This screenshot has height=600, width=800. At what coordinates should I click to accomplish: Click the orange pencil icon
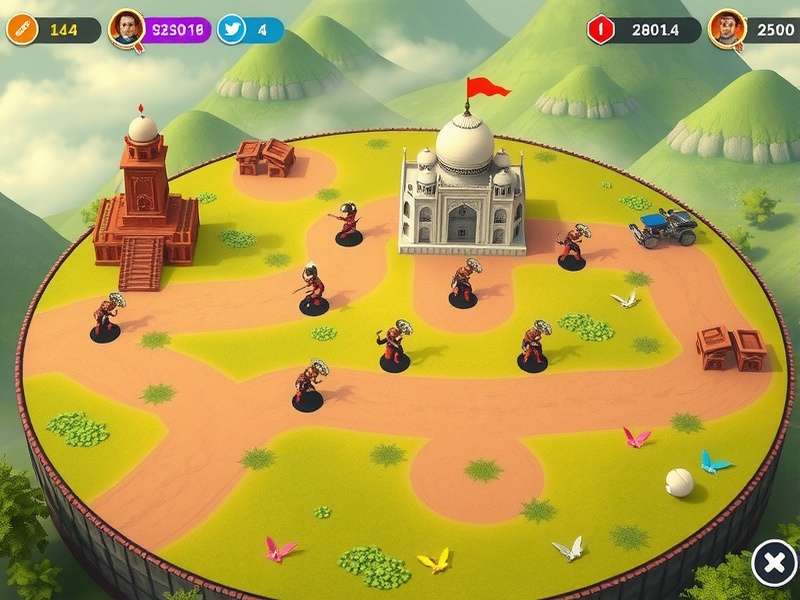tap(21, 30)
